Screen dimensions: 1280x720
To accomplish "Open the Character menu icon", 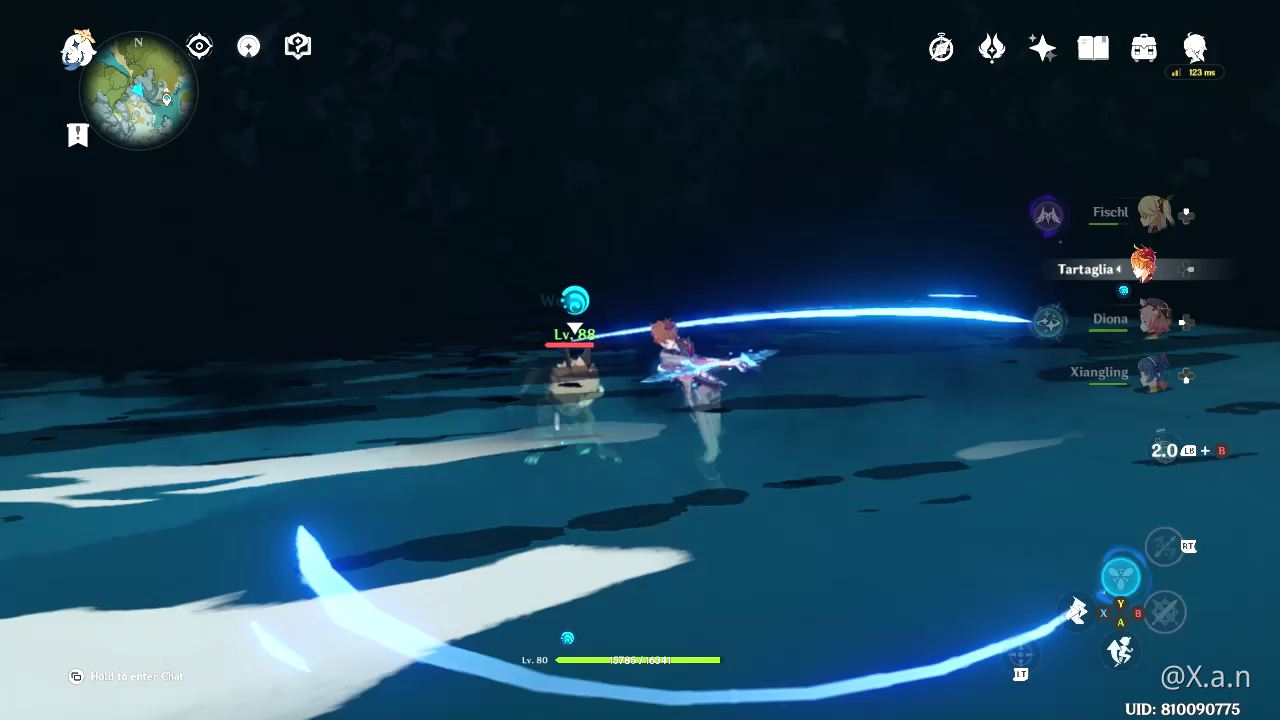I will click(x=1193, y=47).
